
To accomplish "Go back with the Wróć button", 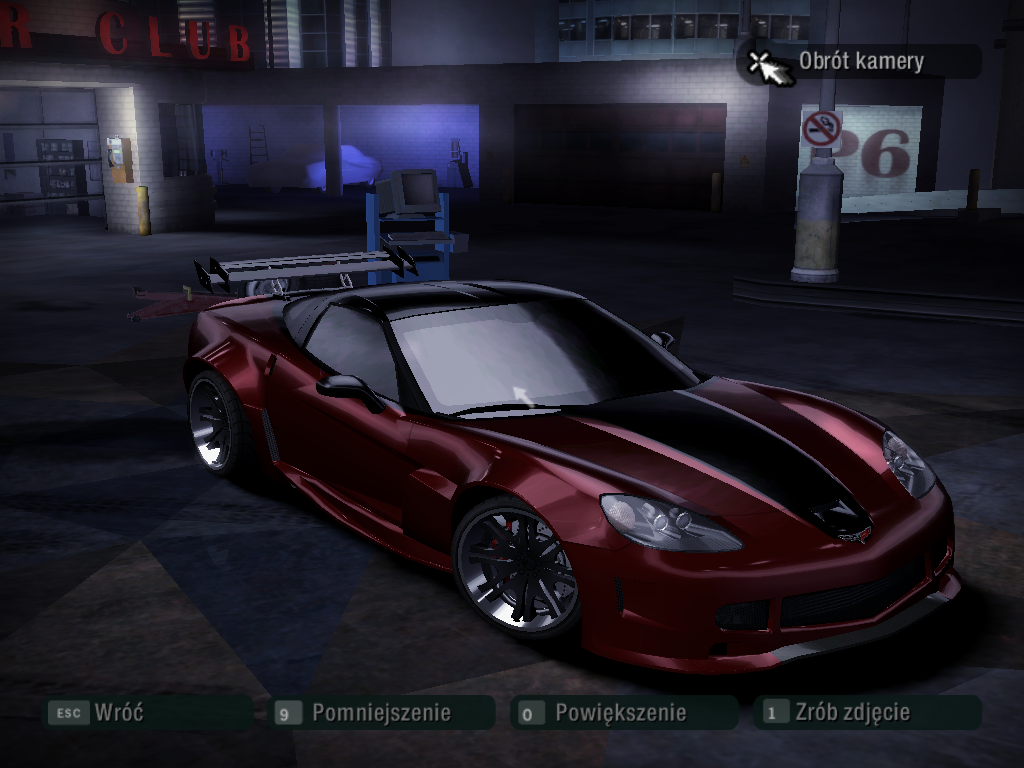I will pyautogui.click(x=118, y=713).
